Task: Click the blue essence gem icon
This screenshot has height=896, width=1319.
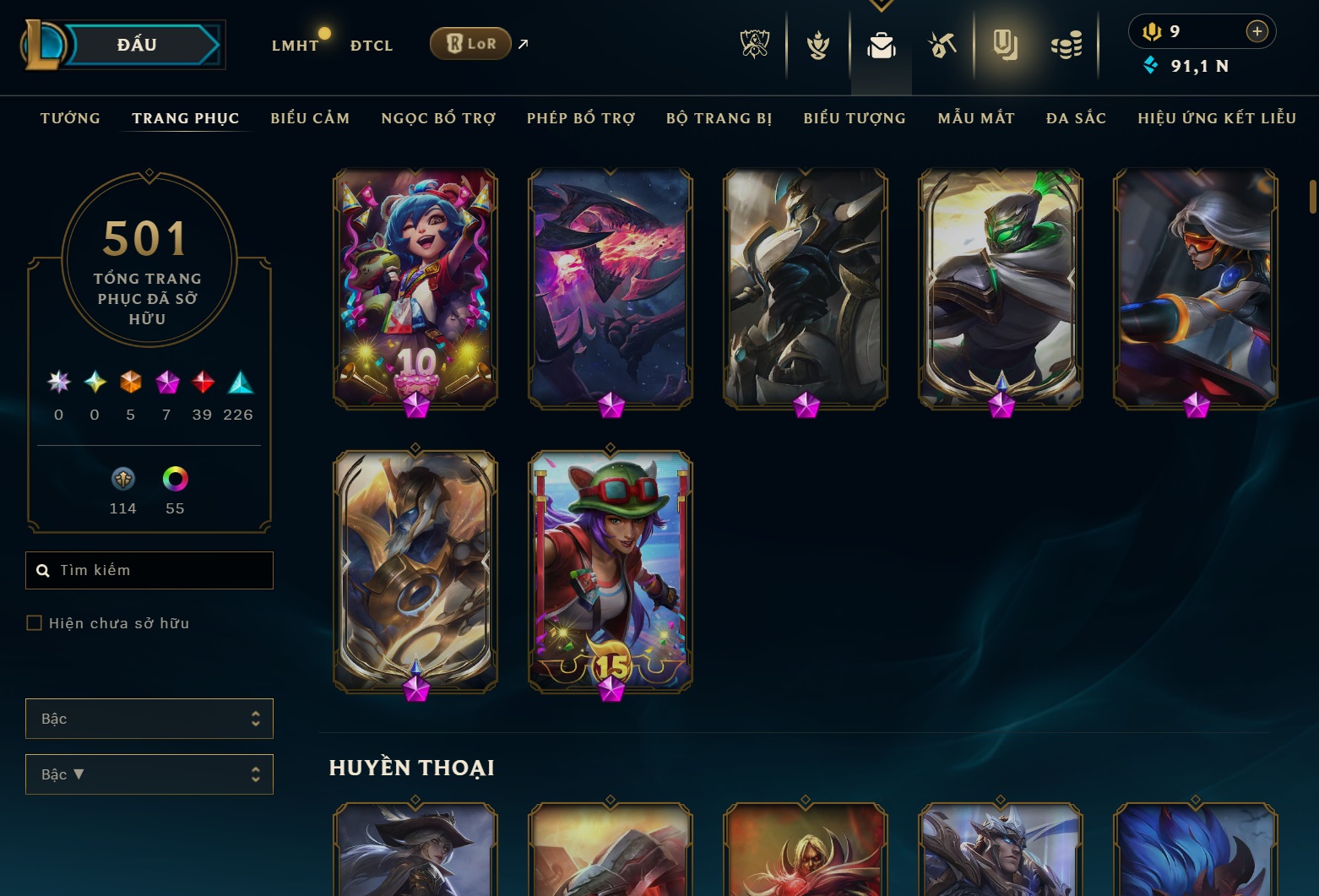Action: tap(1151, 64)
